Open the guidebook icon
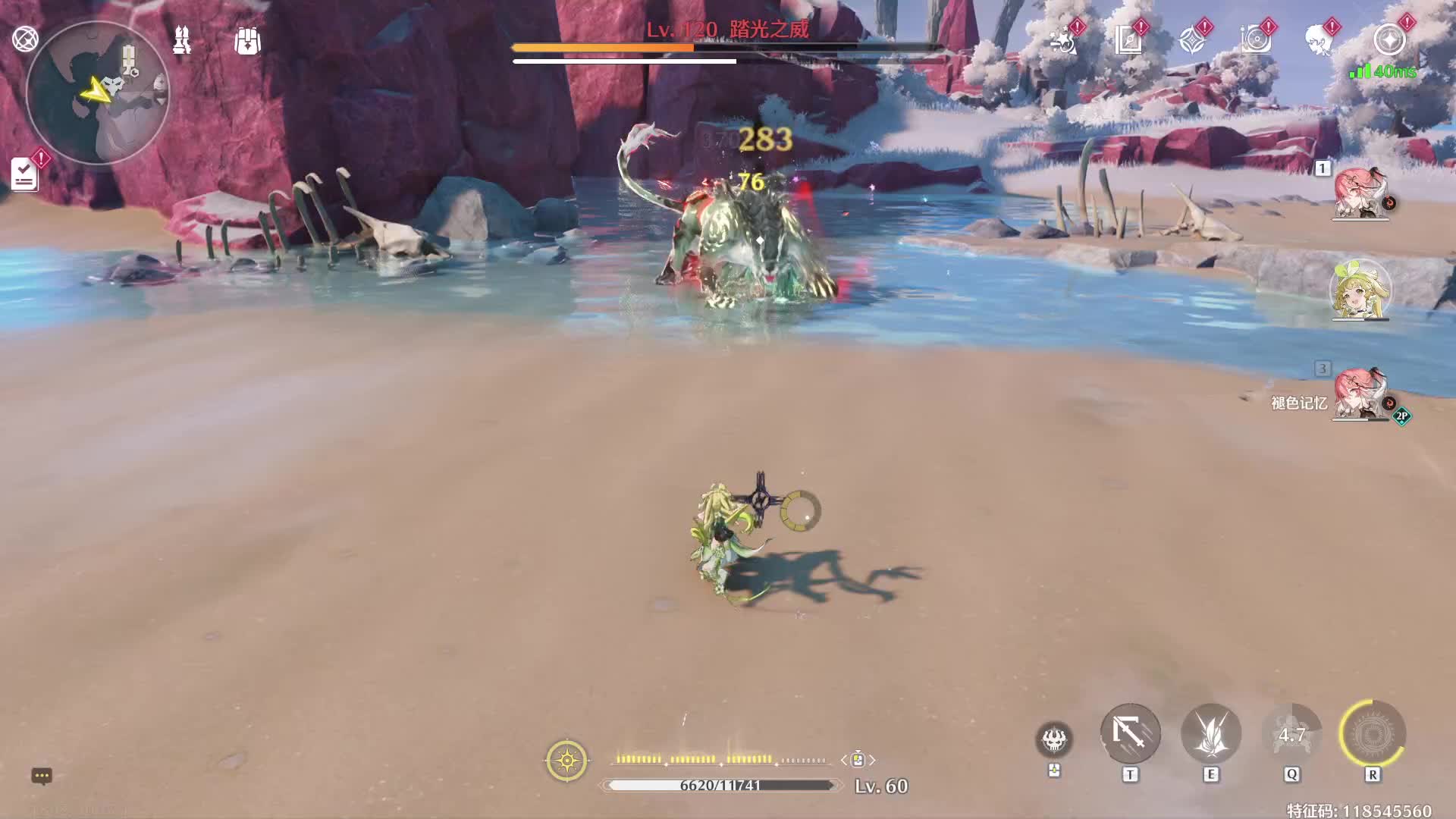Viewport: 1456px width, 819px height. coord(1128,39)
